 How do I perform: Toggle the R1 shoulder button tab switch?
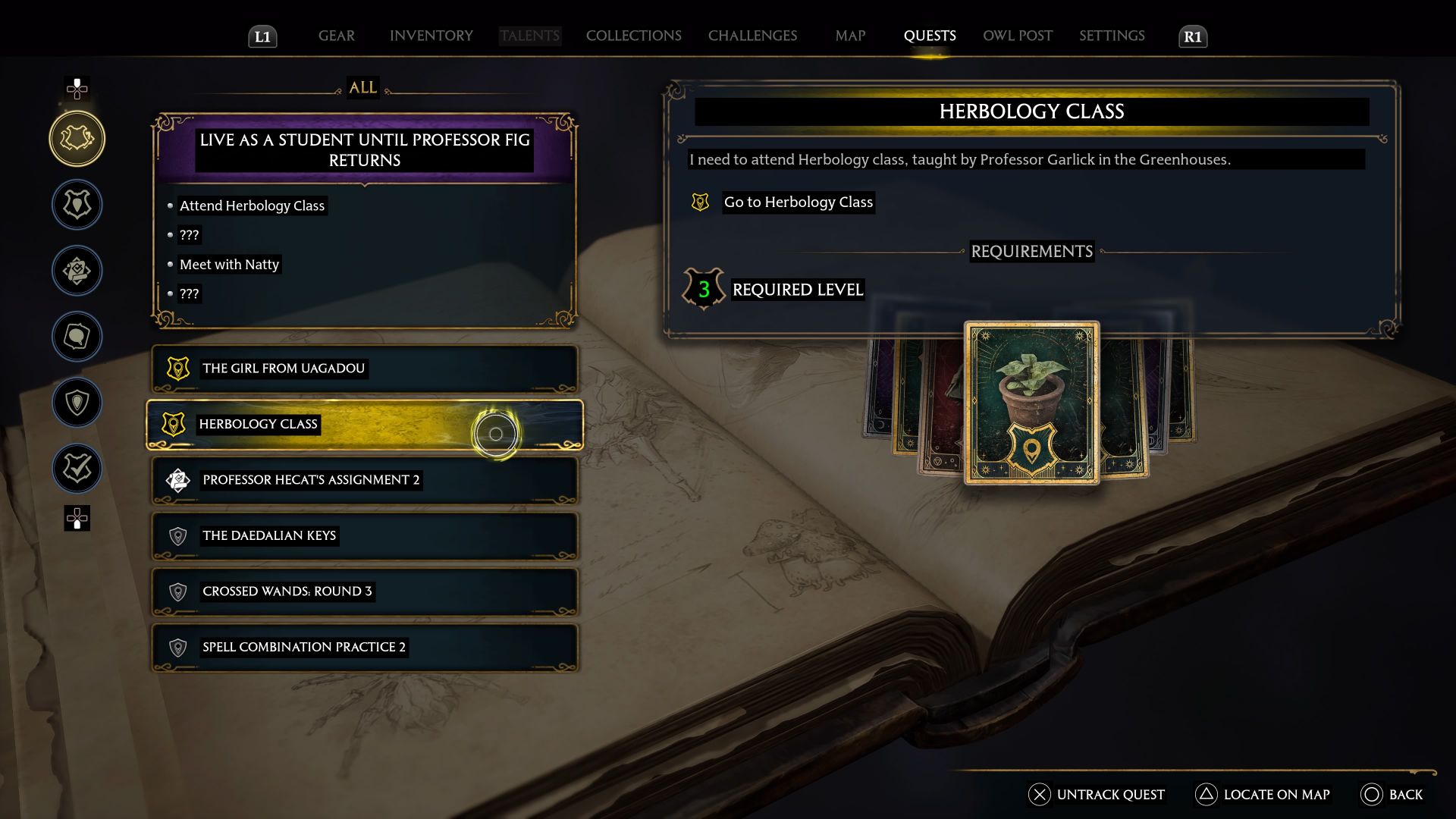coord(1193,35)
